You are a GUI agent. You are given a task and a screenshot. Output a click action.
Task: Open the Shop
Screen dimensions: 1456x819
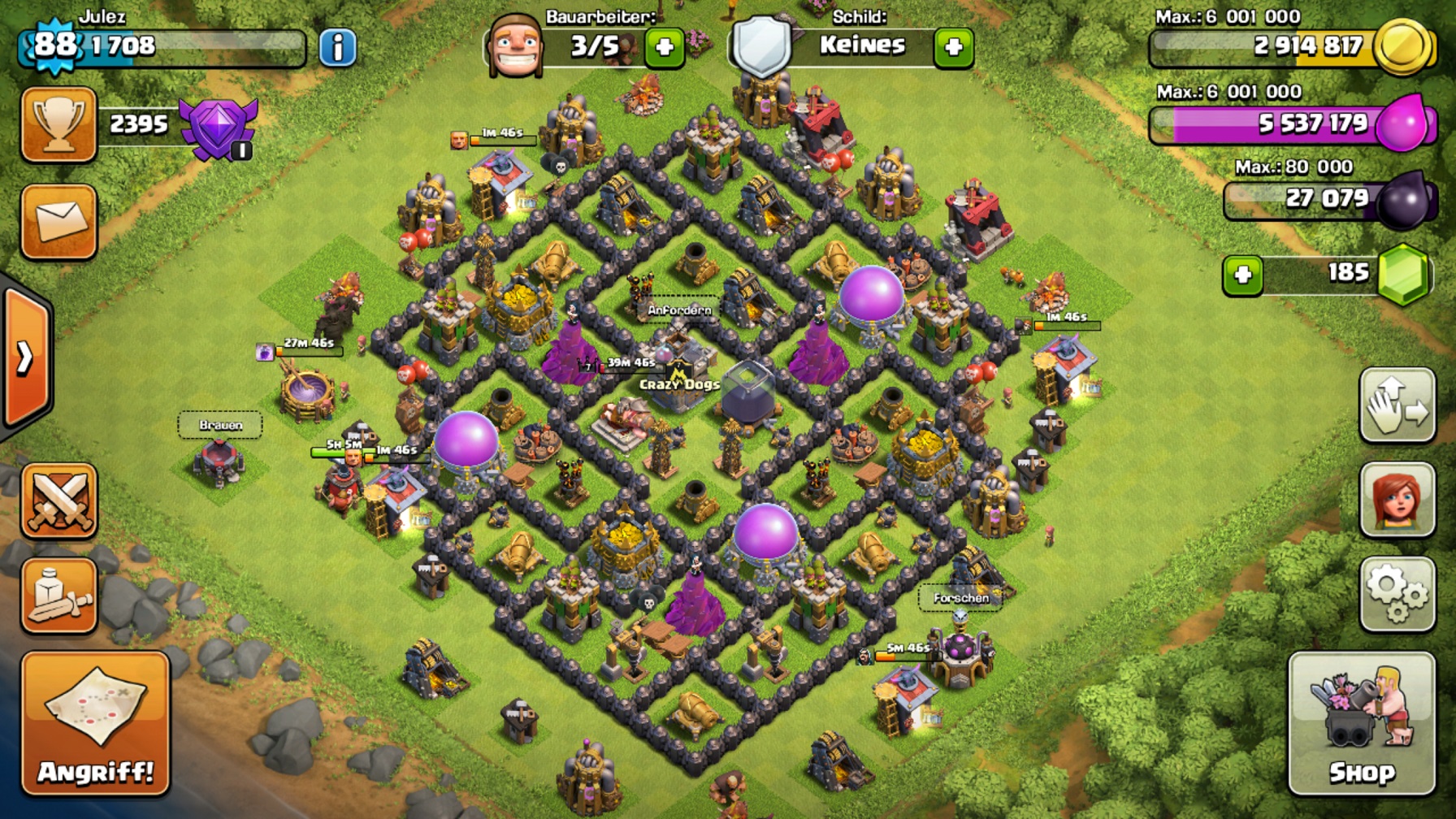(x=1361, y=723)
